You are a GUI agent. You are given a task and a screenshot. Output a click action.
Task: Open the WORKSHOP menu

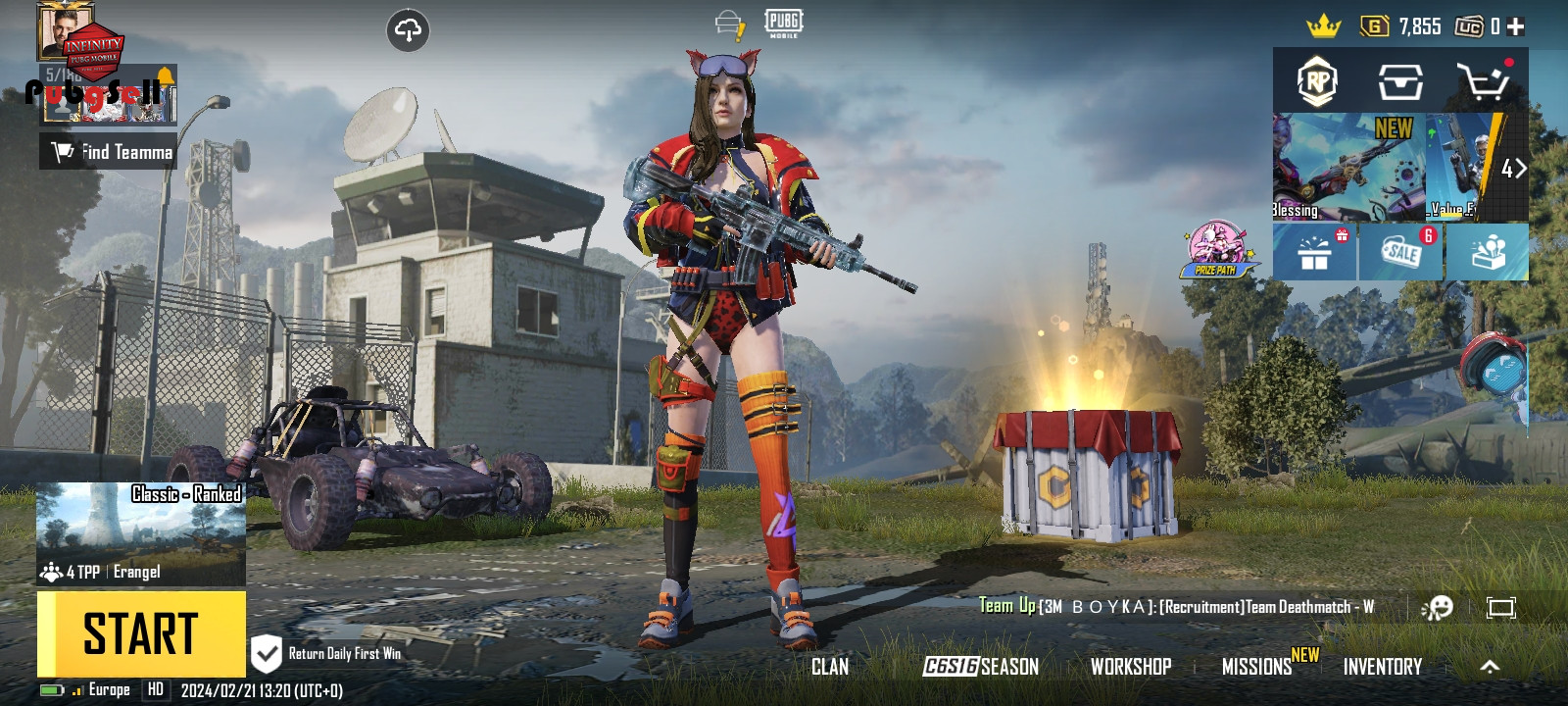pos(1131,667)
